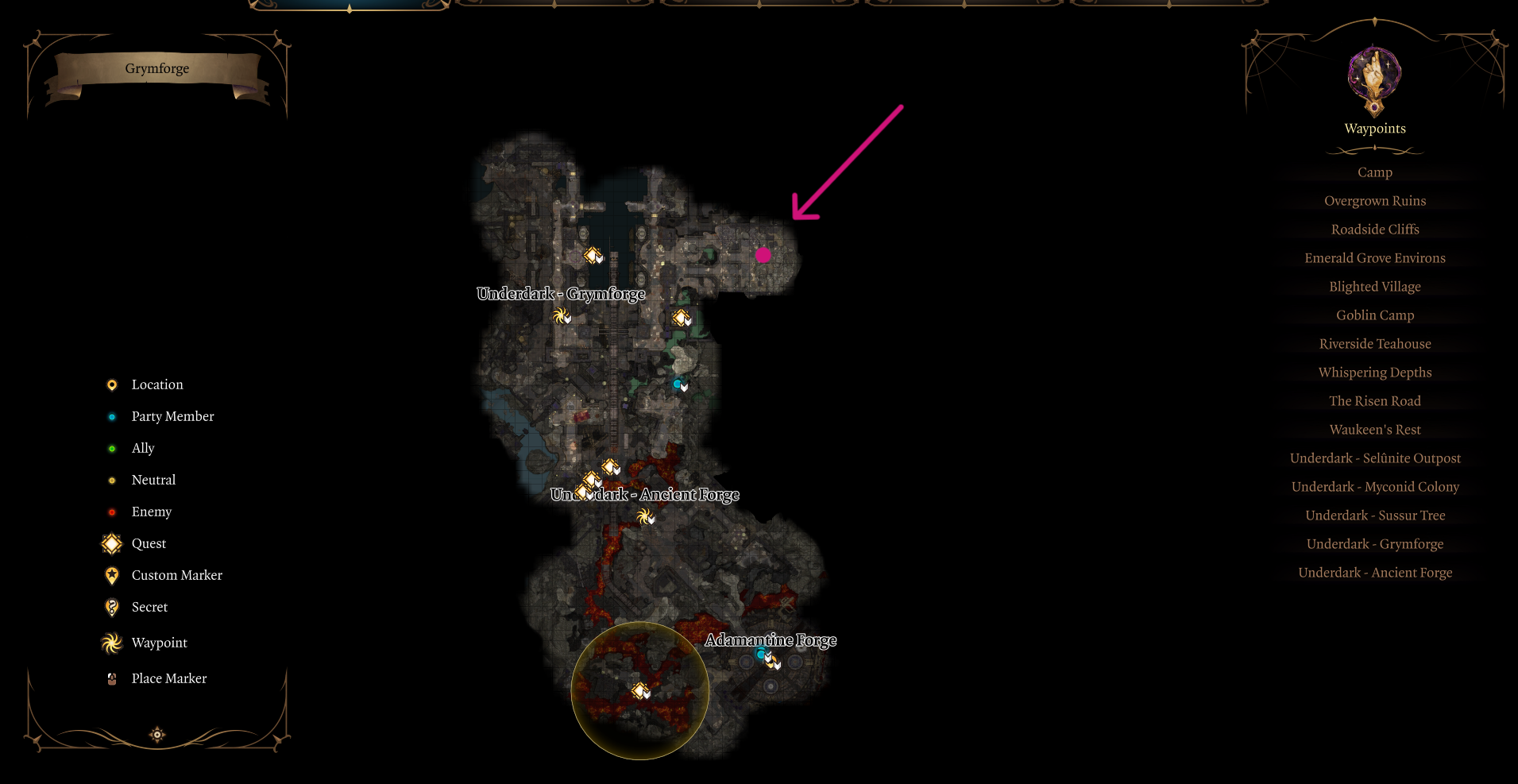The image size is (1518, 784).
Task: Click the quest marker inside the highlighted lava circle
Action: tap(640, 692)
